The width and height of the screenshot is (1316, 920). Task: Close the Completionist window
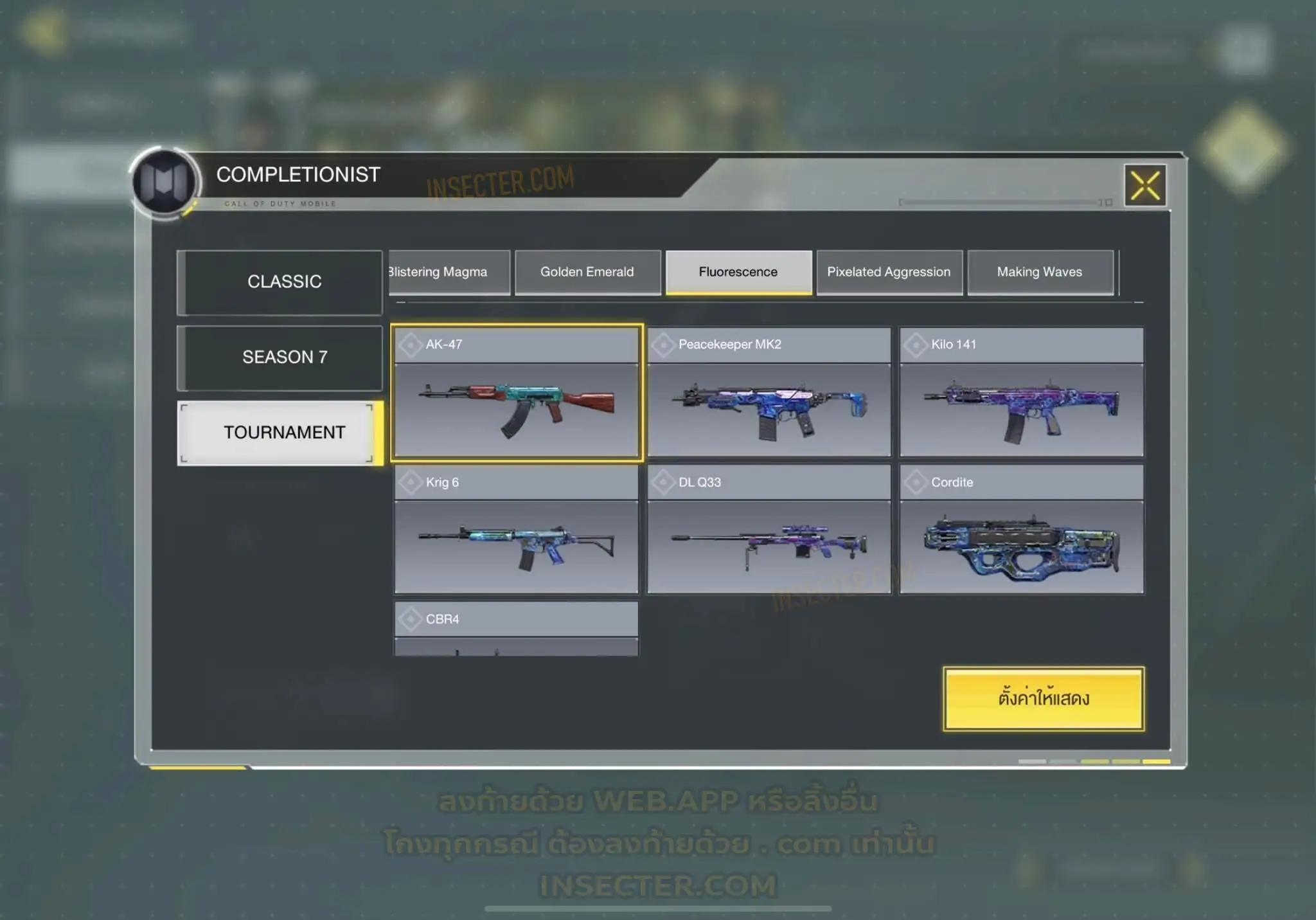[1144, 186]
